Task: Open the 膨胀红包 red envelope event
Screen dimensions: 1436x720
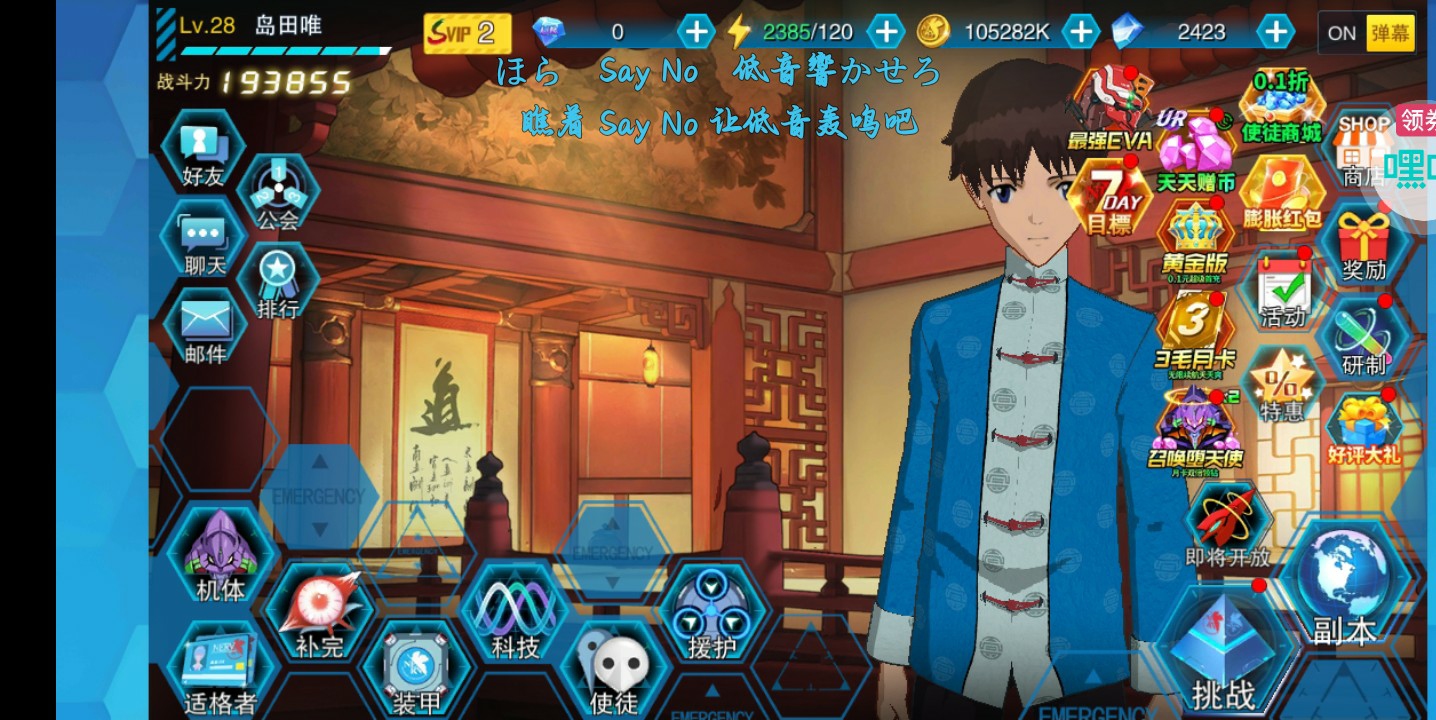Action: [x=1281, y=194]
